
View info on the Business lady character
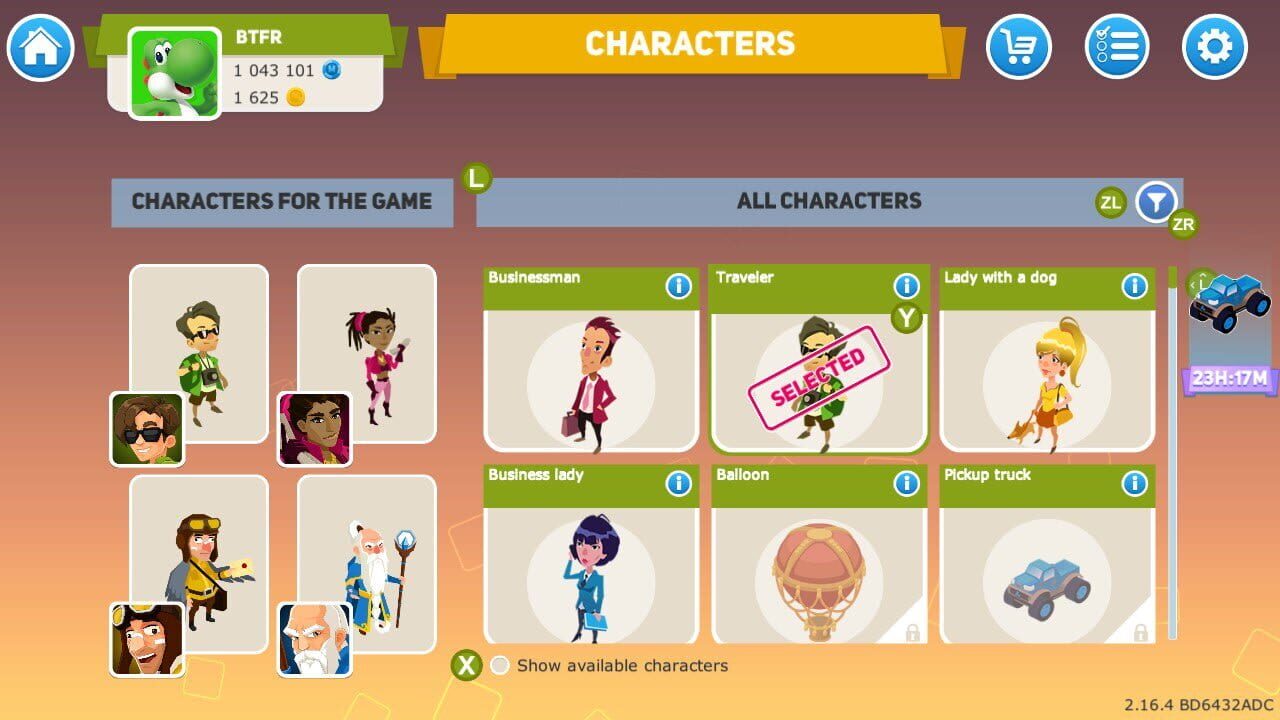(x=679, y=484)
